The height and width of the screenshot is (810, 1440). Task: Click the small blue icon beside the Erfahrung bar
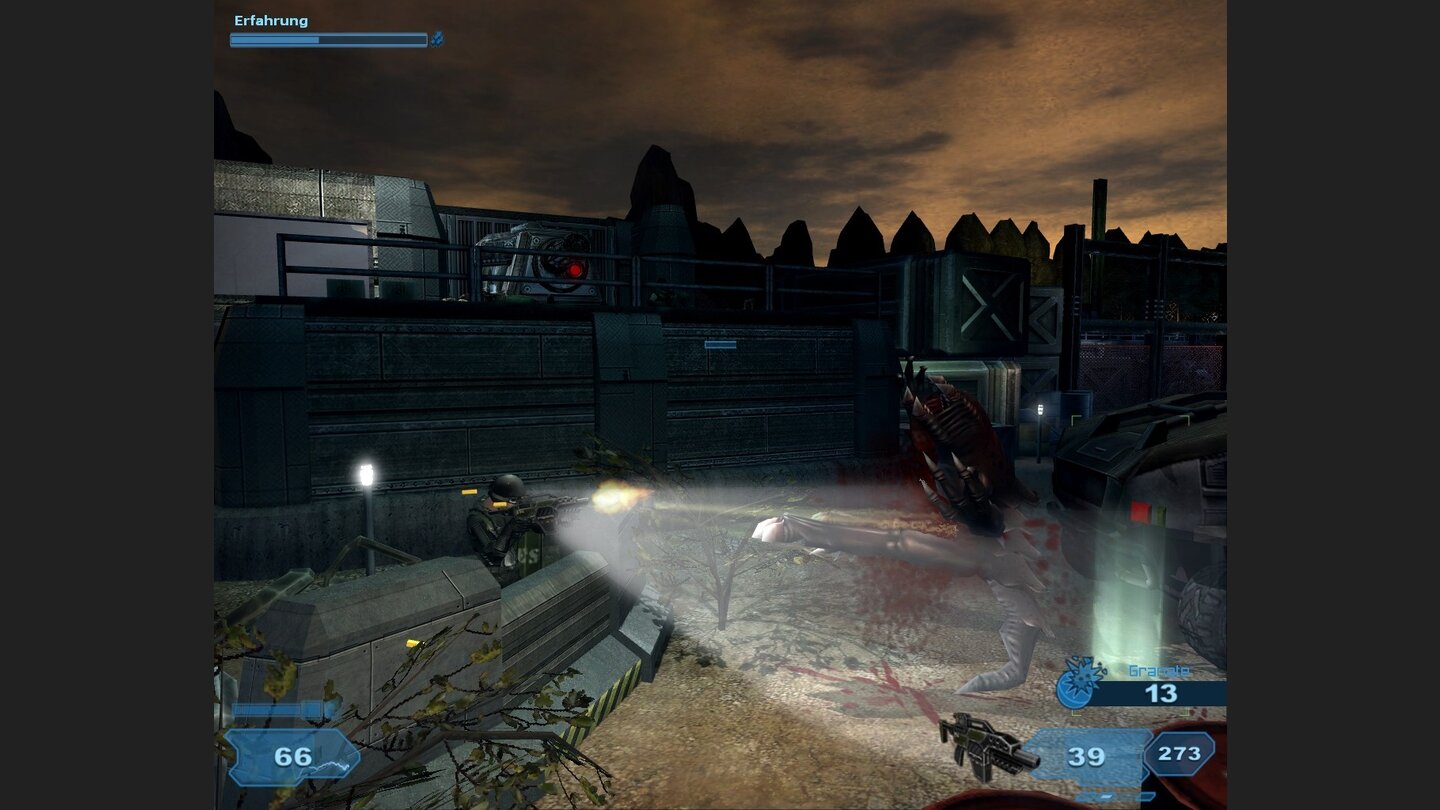[437, 40]
